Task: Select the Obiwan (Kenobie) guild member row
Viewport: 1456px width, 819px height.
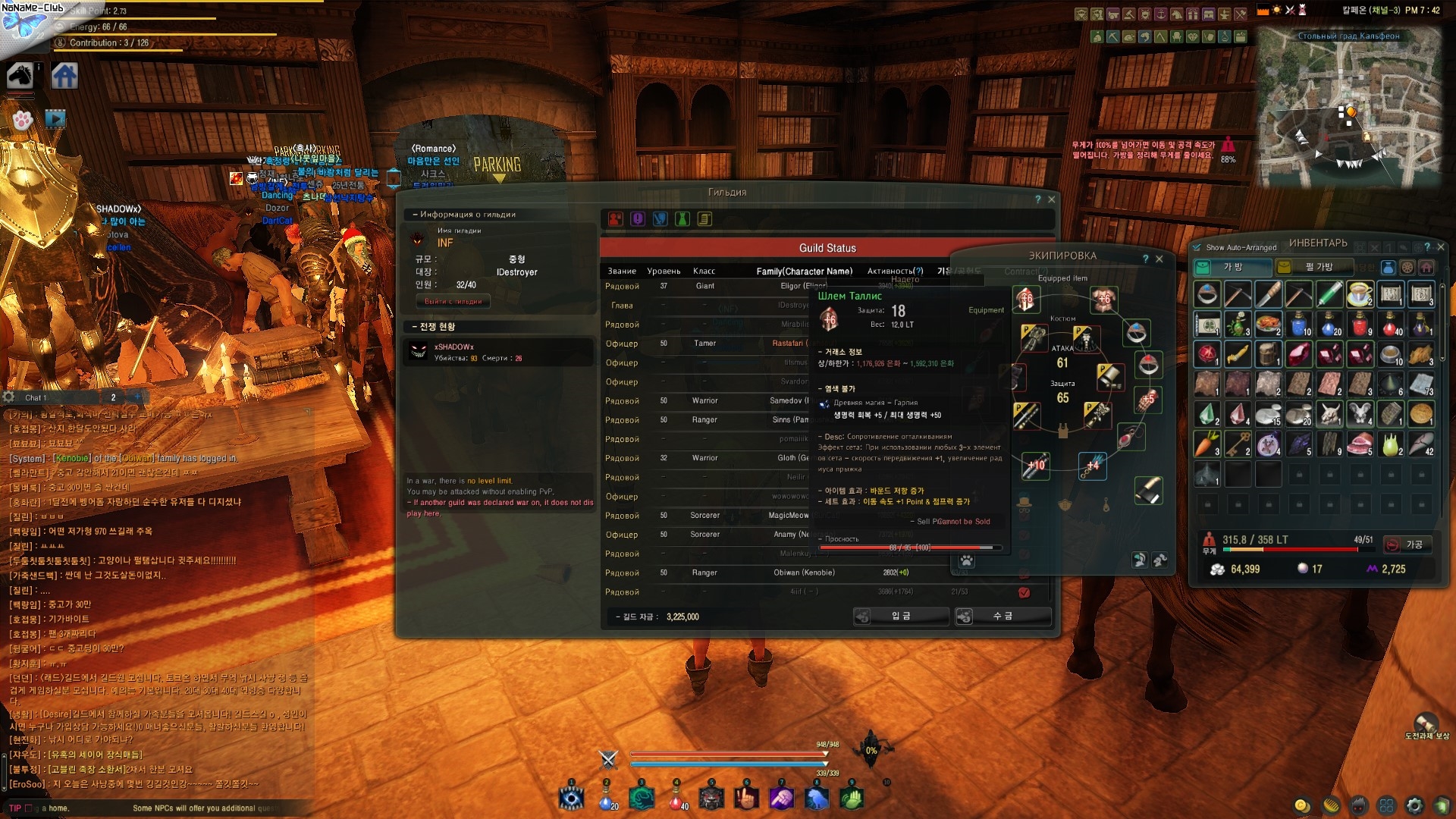Action: (804, 573)
